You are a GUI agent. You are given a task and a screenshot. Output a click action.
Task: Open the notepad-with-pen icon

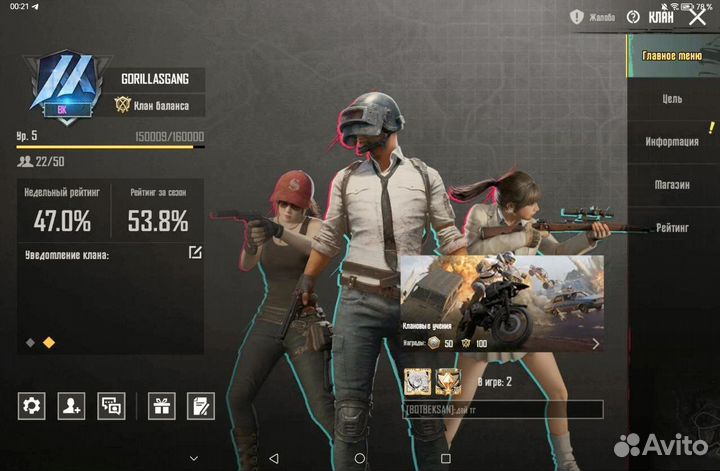(x=201, y=405)
